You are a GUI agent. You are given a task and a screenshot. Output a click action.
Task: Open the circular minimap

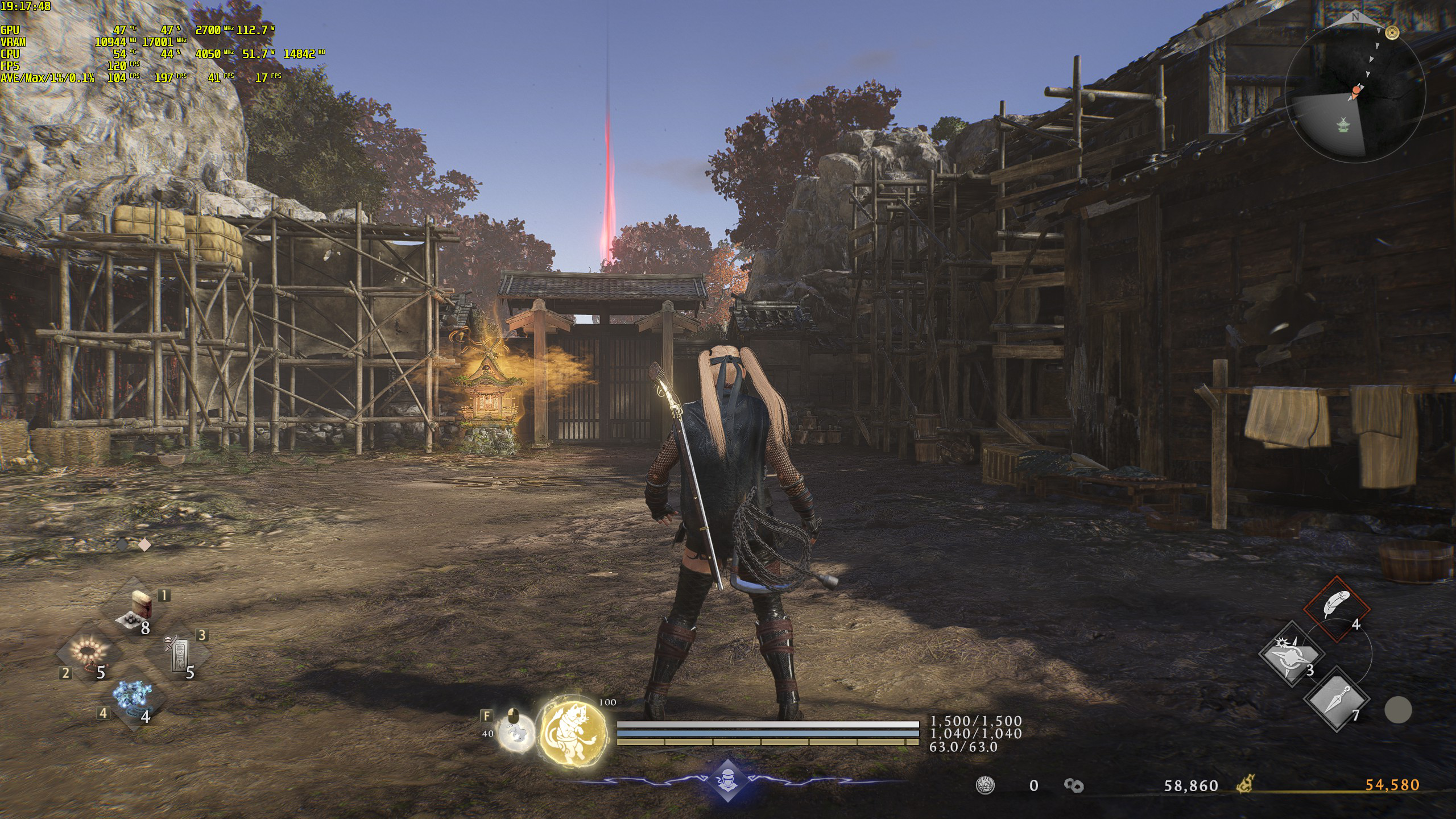point(1355,92)
